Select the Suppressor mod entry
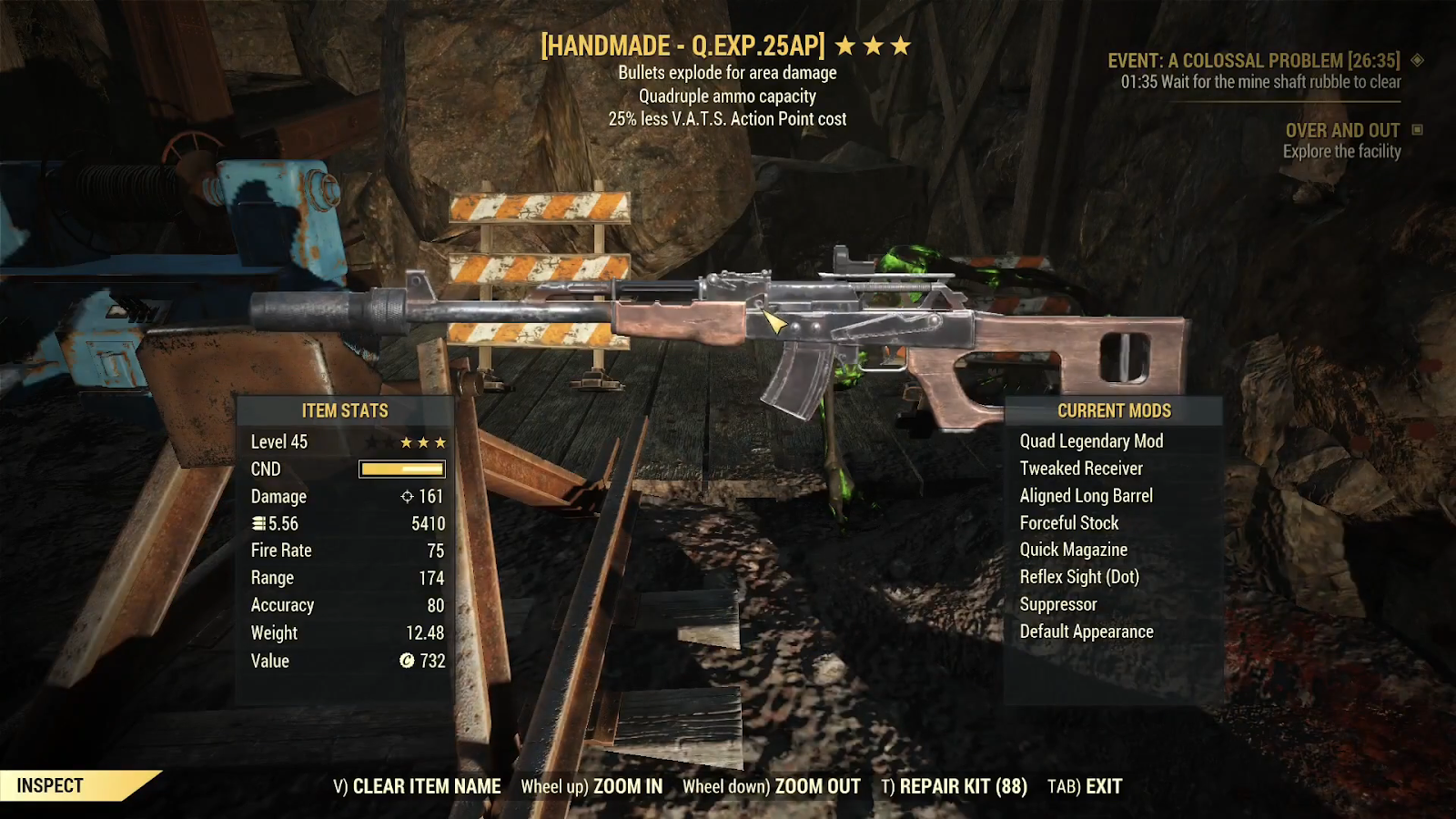This screenshot has width=1456, height=819. pyautogui.click(x=1058, y=604)
